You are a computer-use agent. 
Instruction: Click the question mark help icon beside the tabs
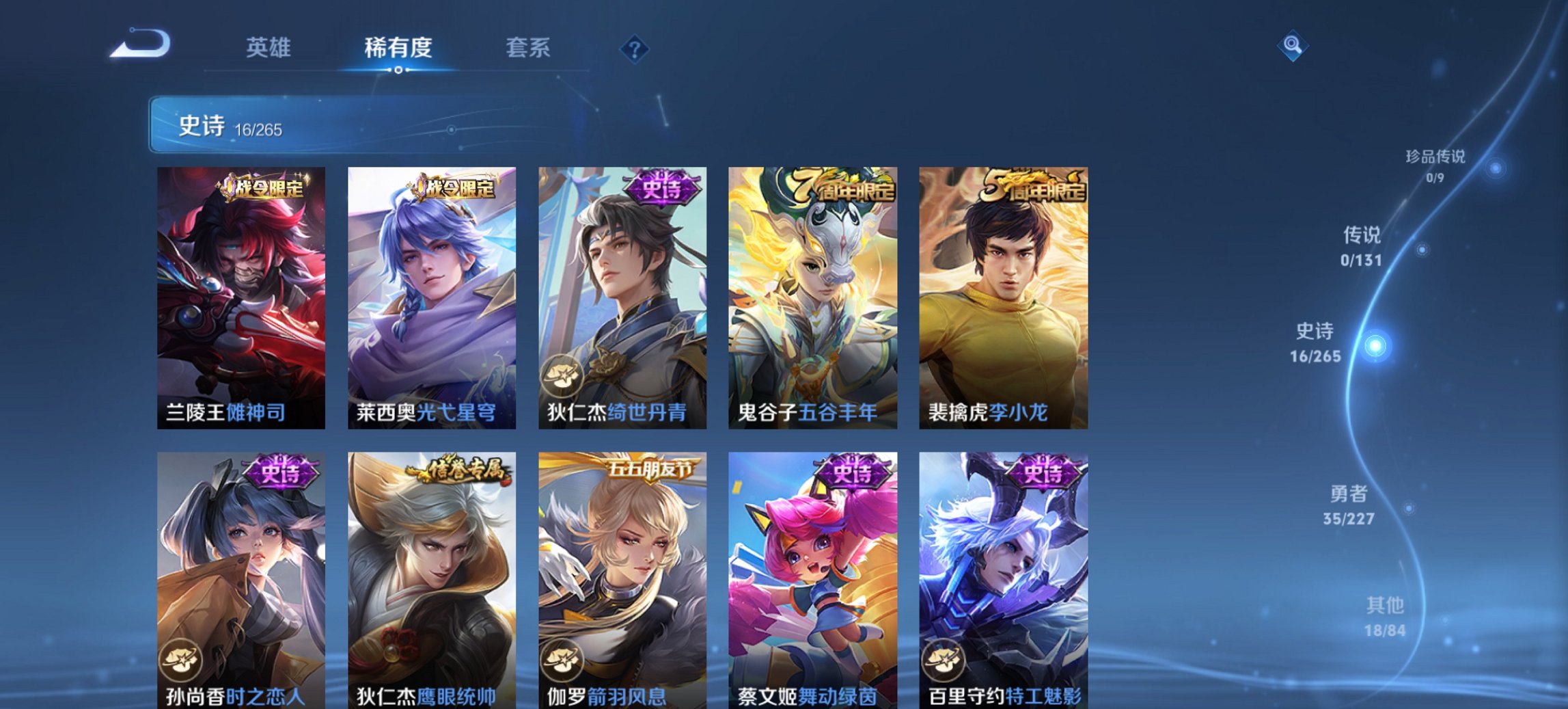635,49
